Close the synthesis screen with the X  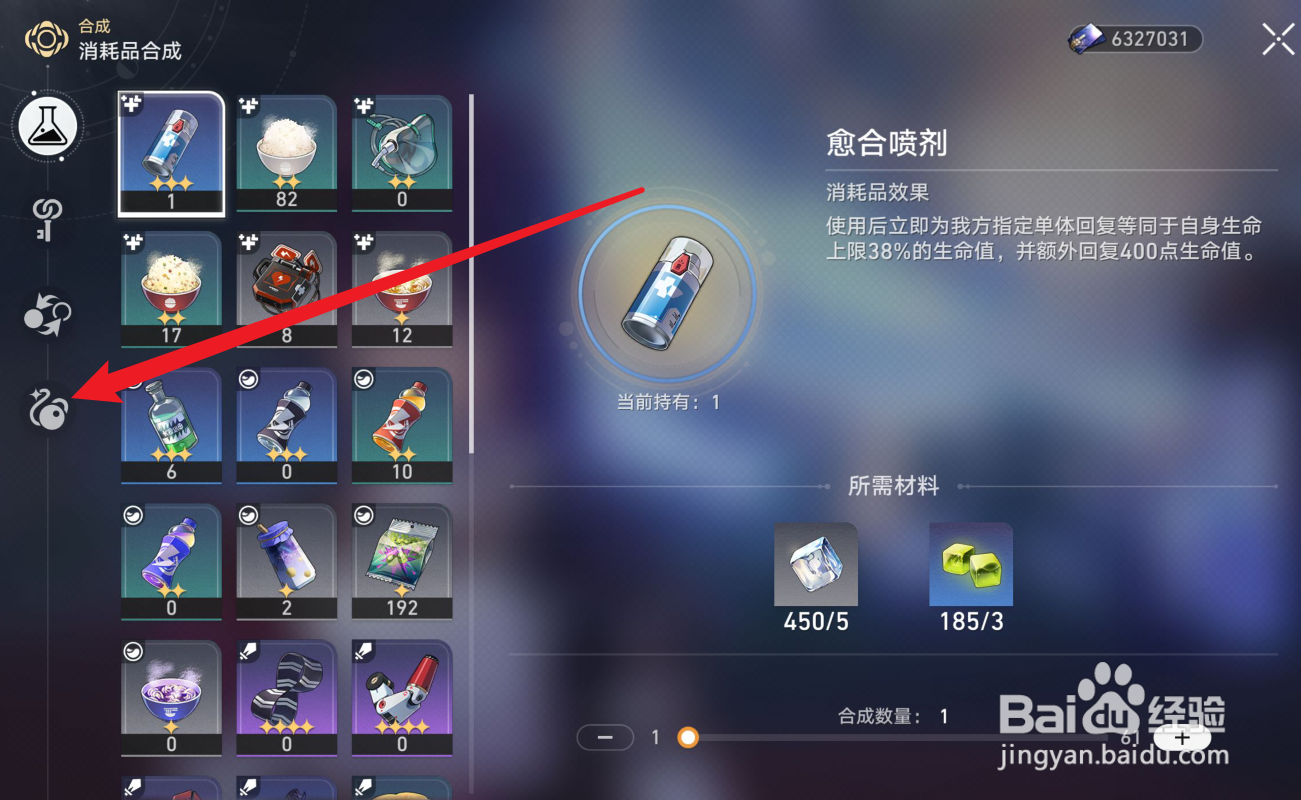click(1277, 39)
